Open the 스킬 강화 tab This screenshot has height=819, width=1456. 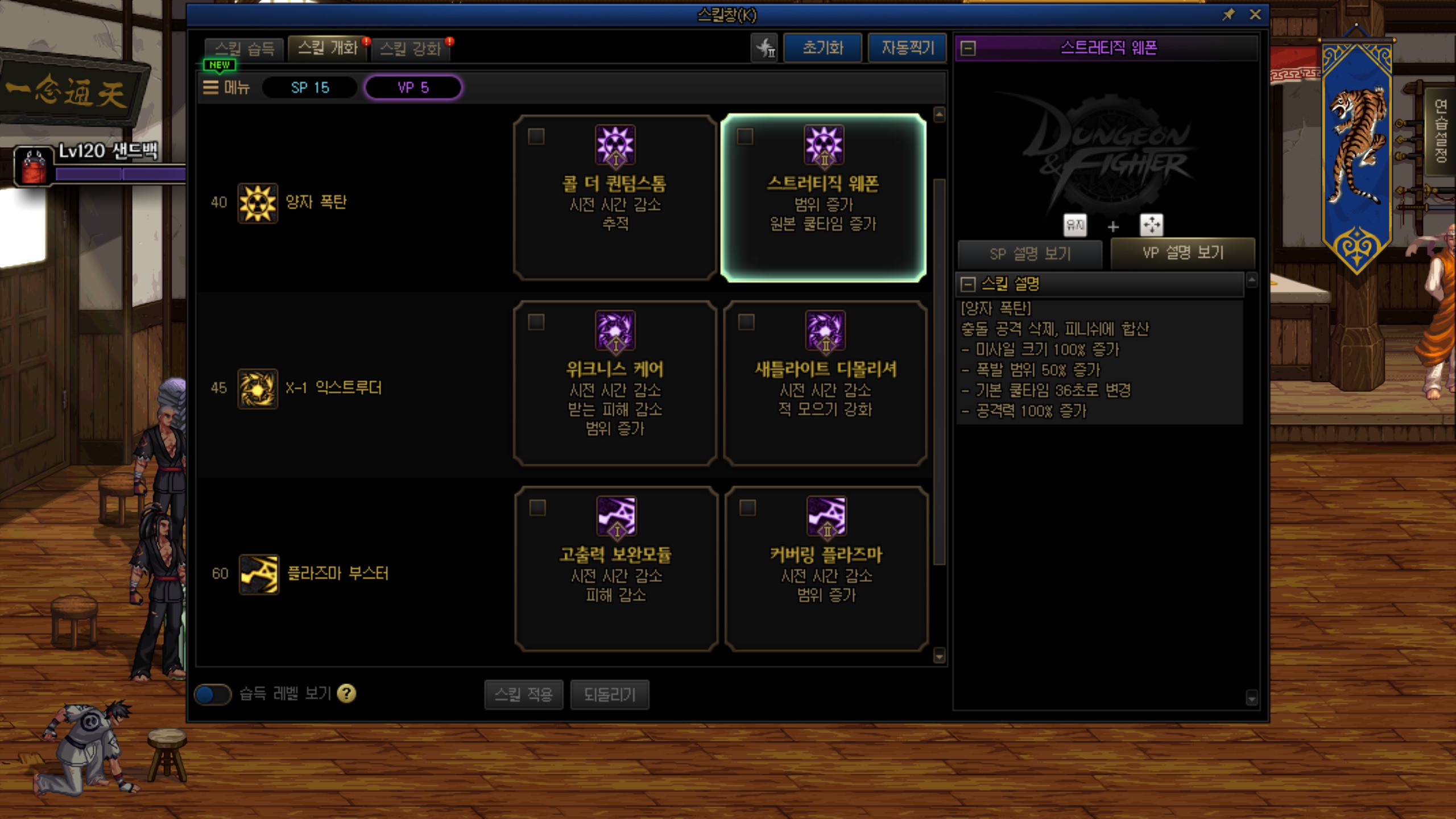410,48
